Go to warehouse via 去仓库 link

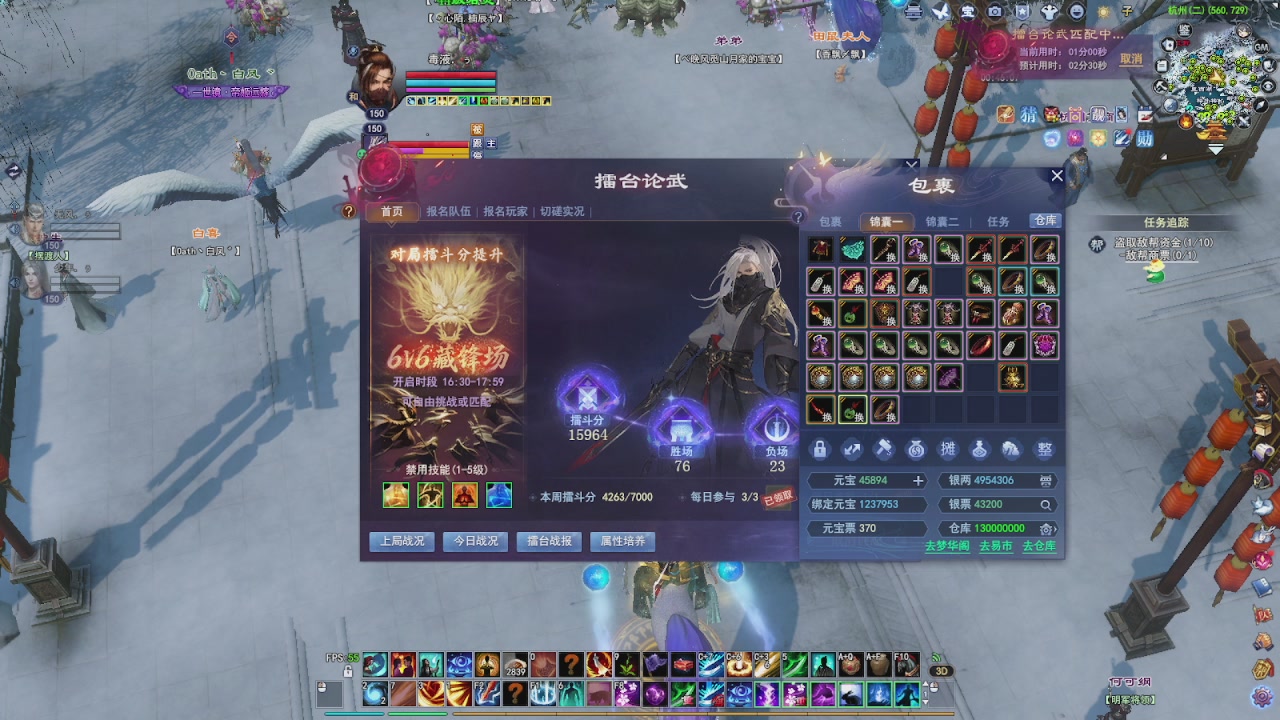(x=1039, y=548)
